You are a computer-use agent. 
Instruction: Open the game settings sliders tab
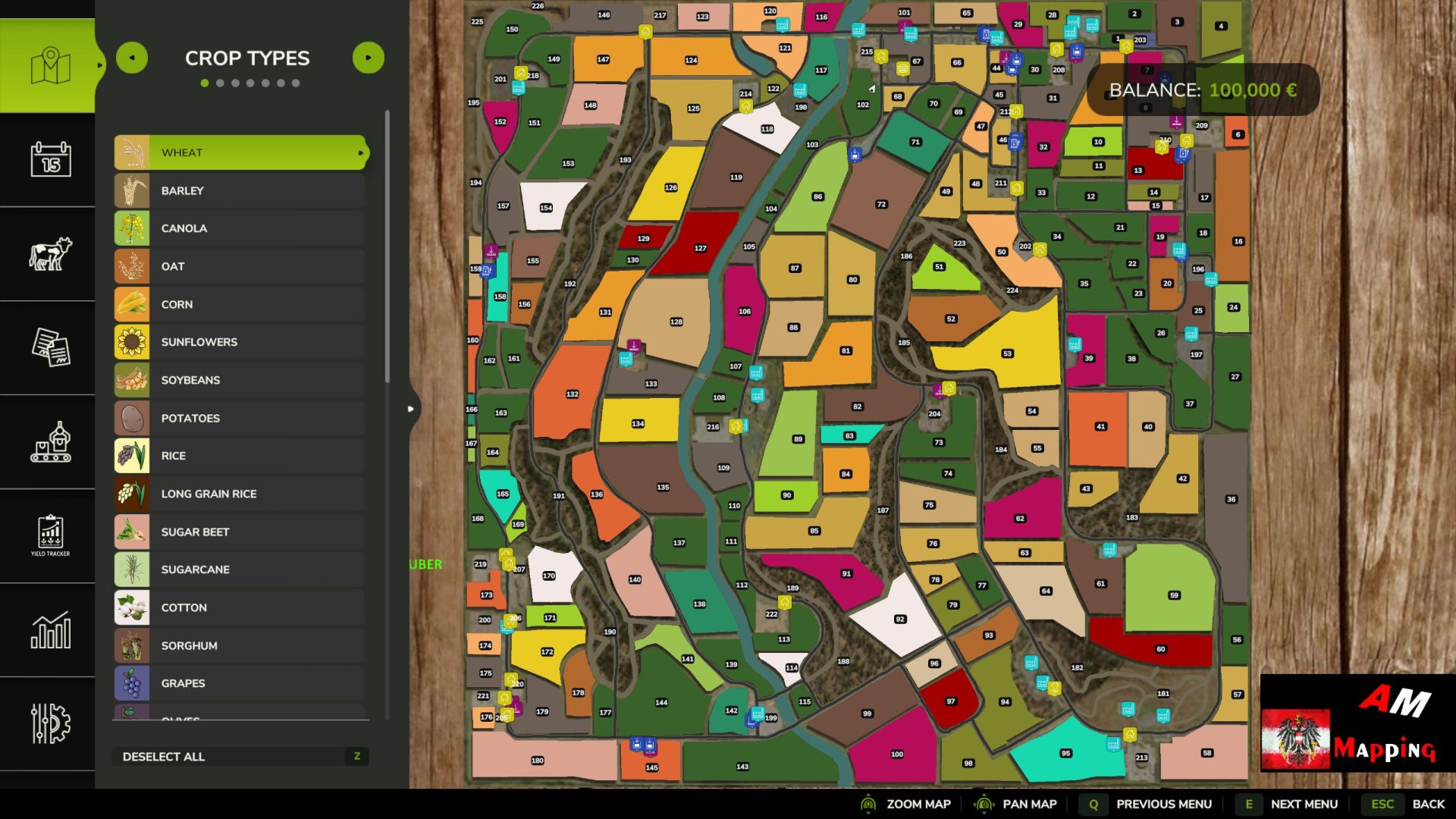tap(50, 723)
